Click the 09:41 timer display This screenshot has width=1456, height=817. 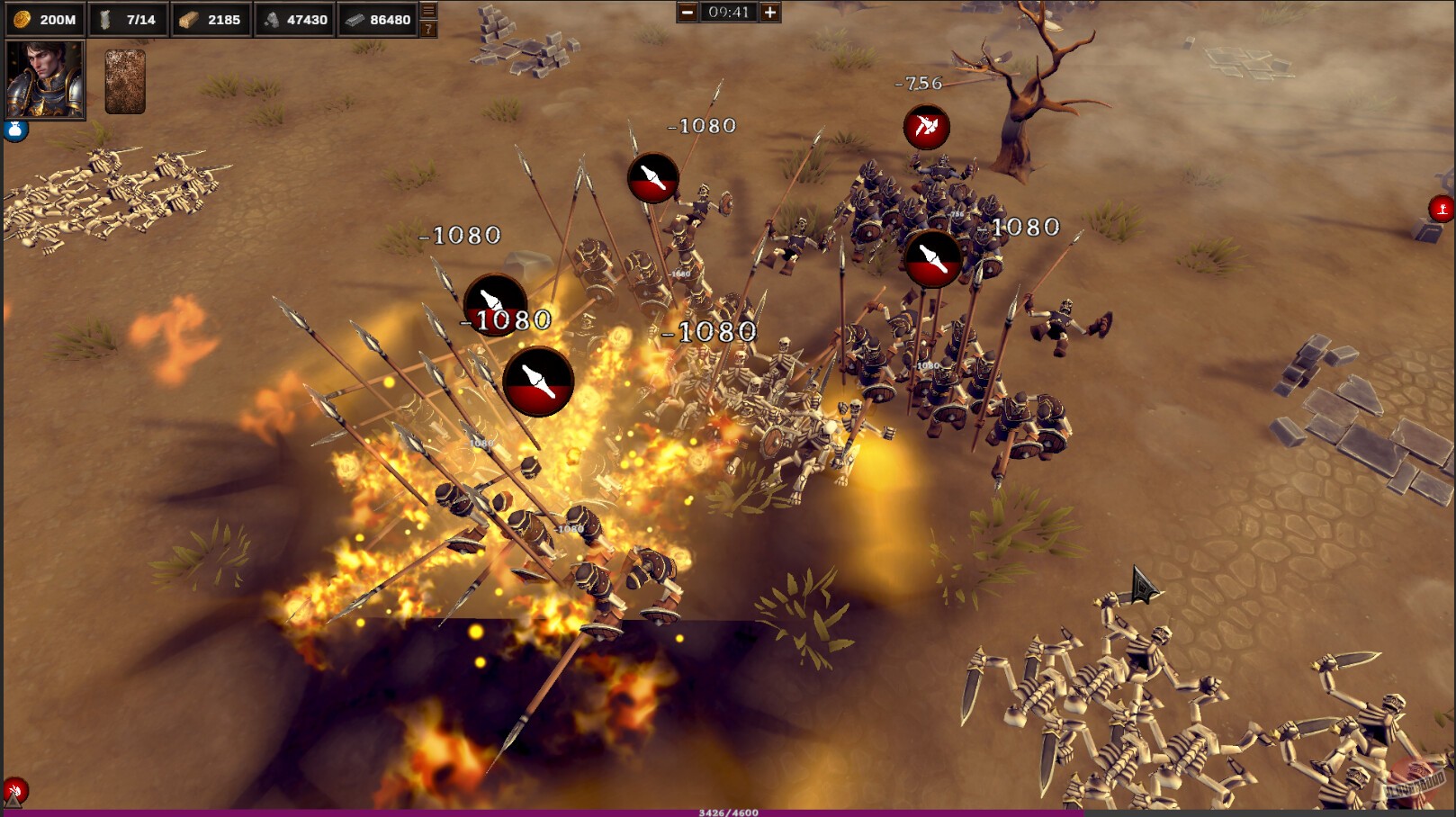tap(727, 13)
